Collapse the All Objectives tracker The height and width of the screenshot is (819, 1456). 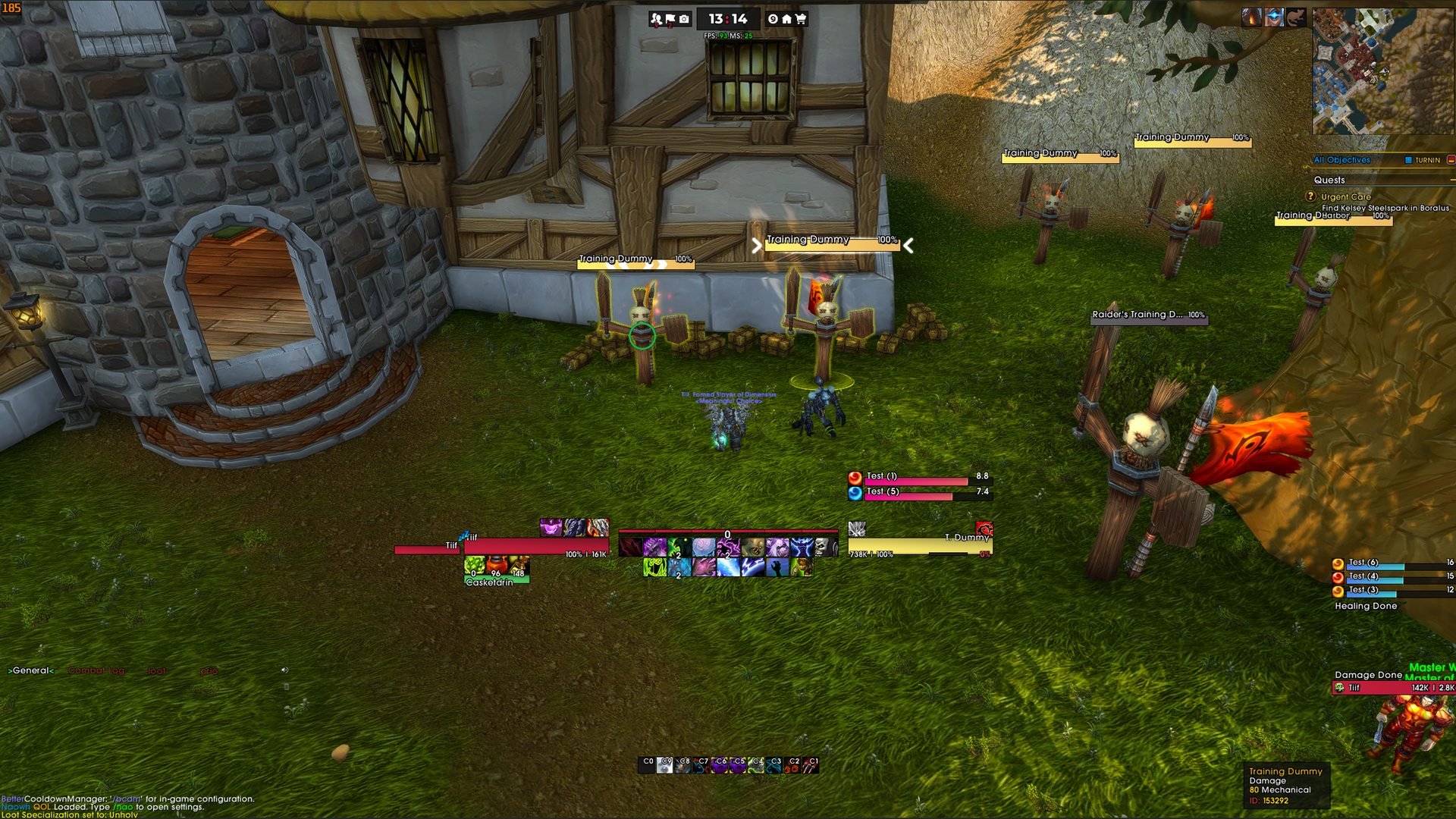point(1450,160)
